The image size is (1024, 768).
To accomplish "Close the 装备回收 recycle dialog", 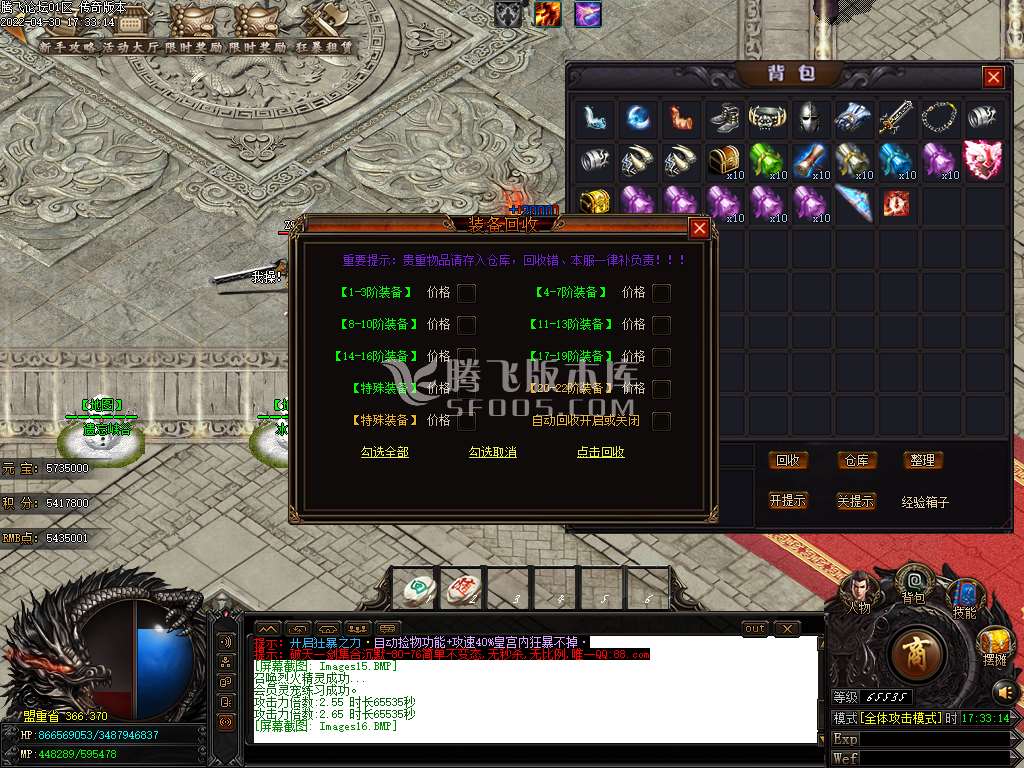I will (700, 228).
